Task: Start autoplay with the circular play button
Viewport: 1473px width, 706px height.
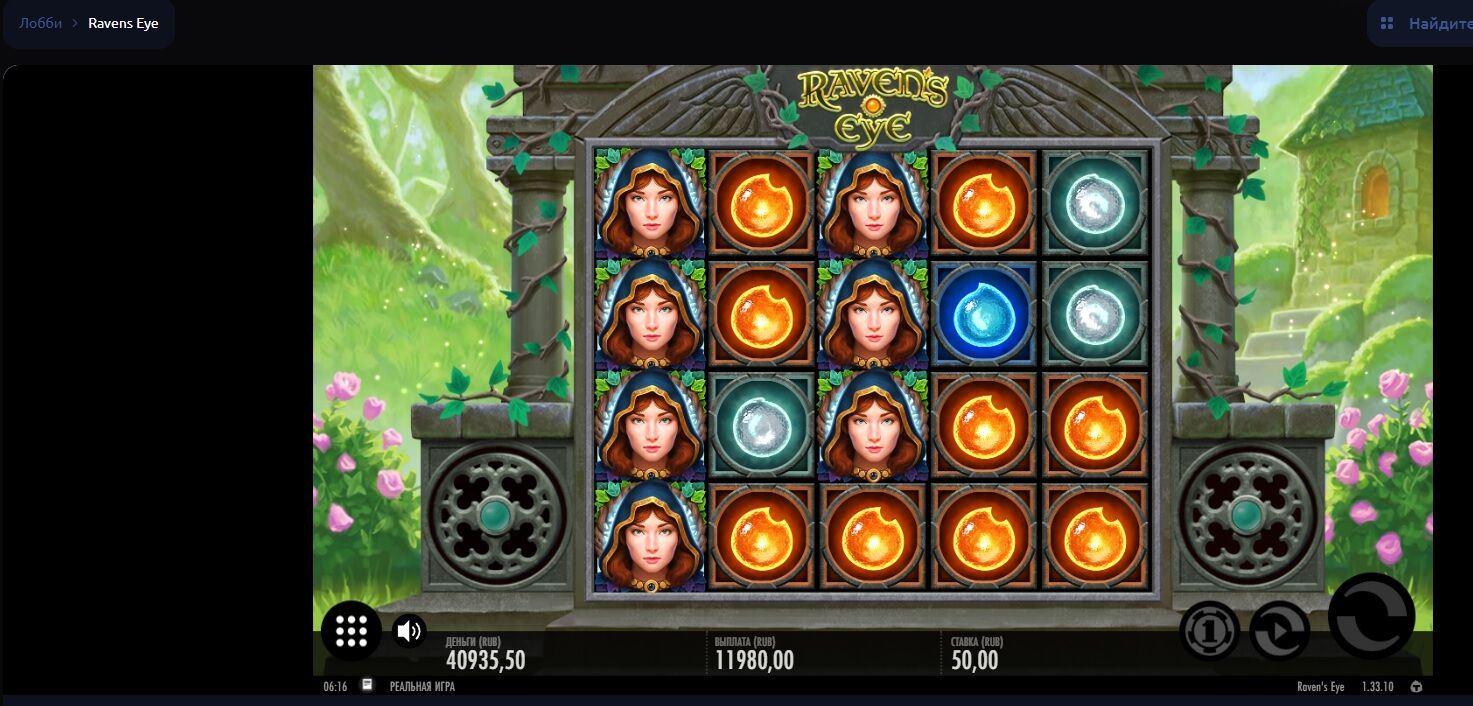Action: [x=1279, y=631]
